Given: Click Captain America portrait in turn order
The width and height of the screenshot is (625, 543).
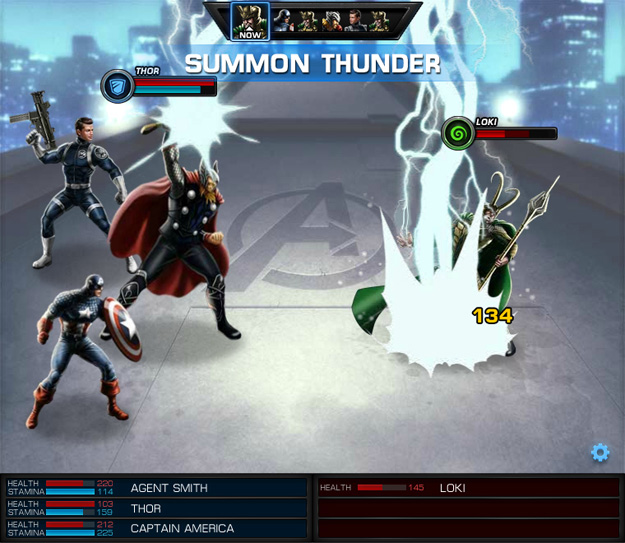Looking at the screenshot, I should click(x=285, y=20).
